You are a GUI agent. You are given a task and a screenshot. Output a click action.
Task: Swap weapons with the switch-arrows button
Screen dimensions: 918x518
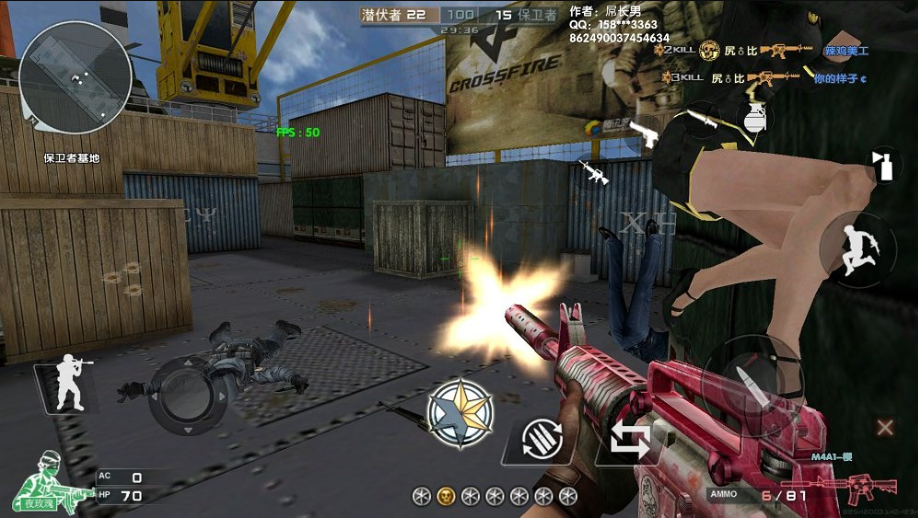tap(630, 440)
